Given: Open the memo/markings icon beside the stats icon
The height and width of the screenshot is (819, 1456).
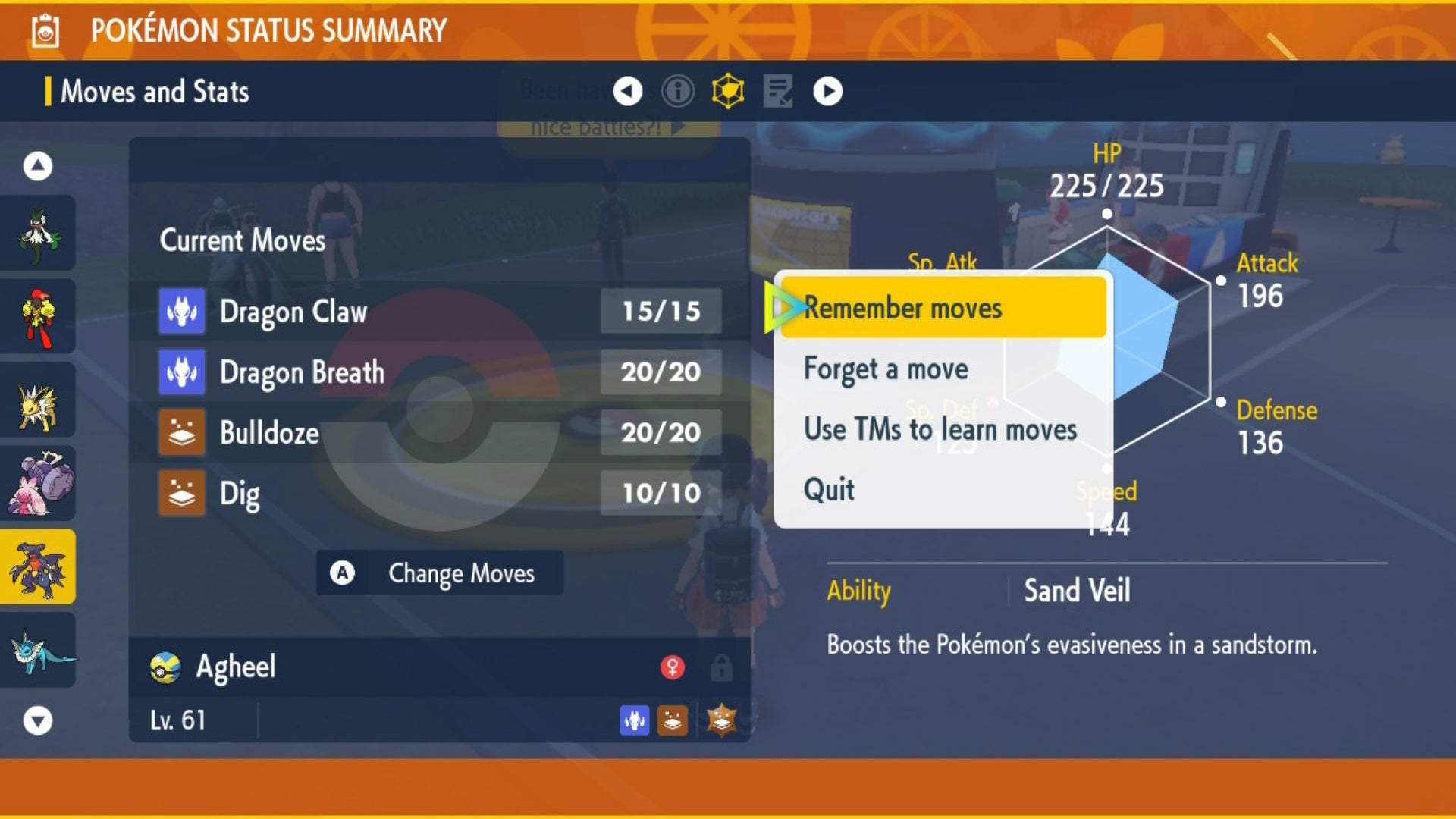Looking at the screenshot, I should click(780, 91).
